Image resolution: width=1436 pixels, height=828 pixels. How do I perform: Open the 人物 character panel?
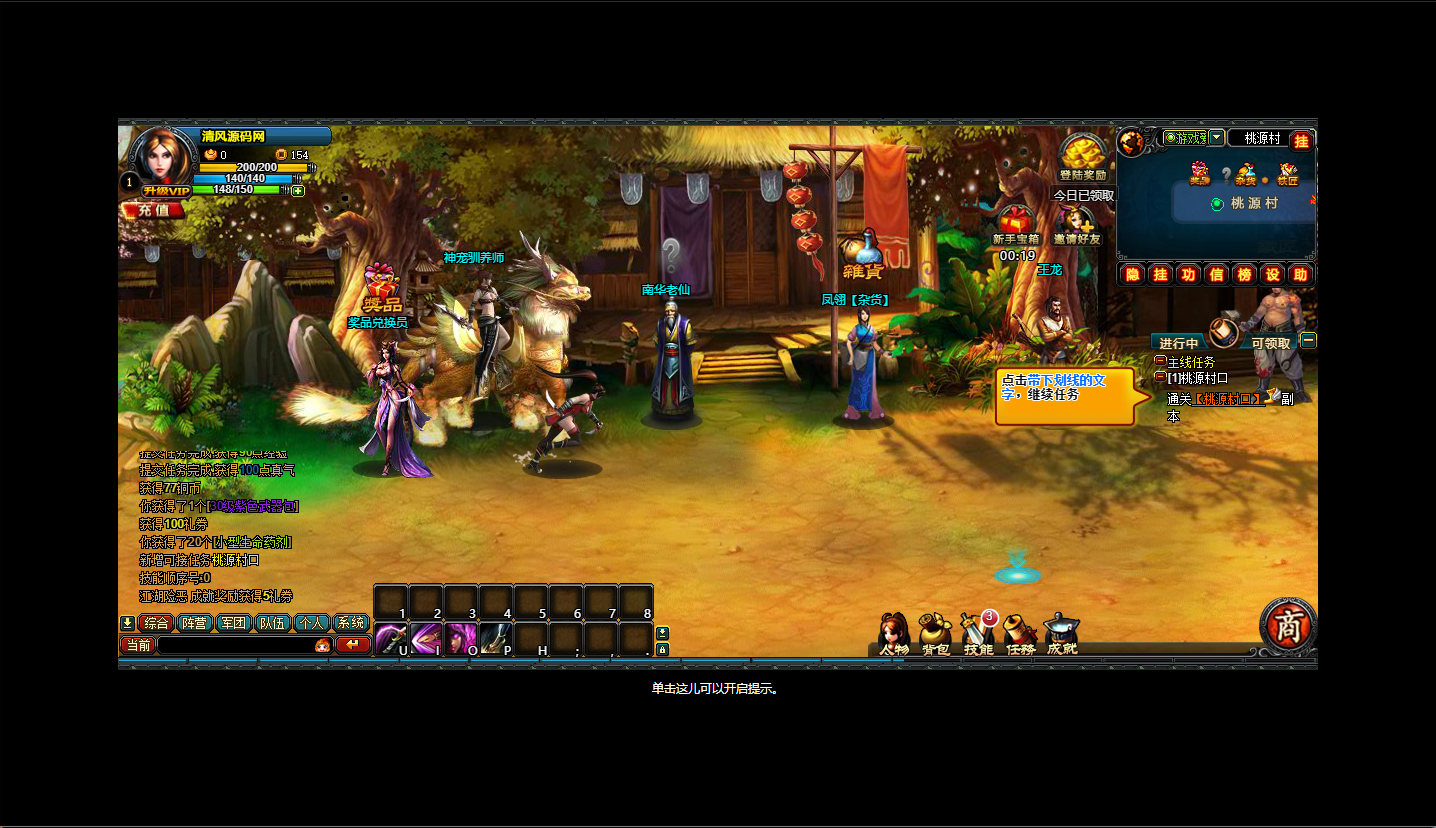[893, 634]
